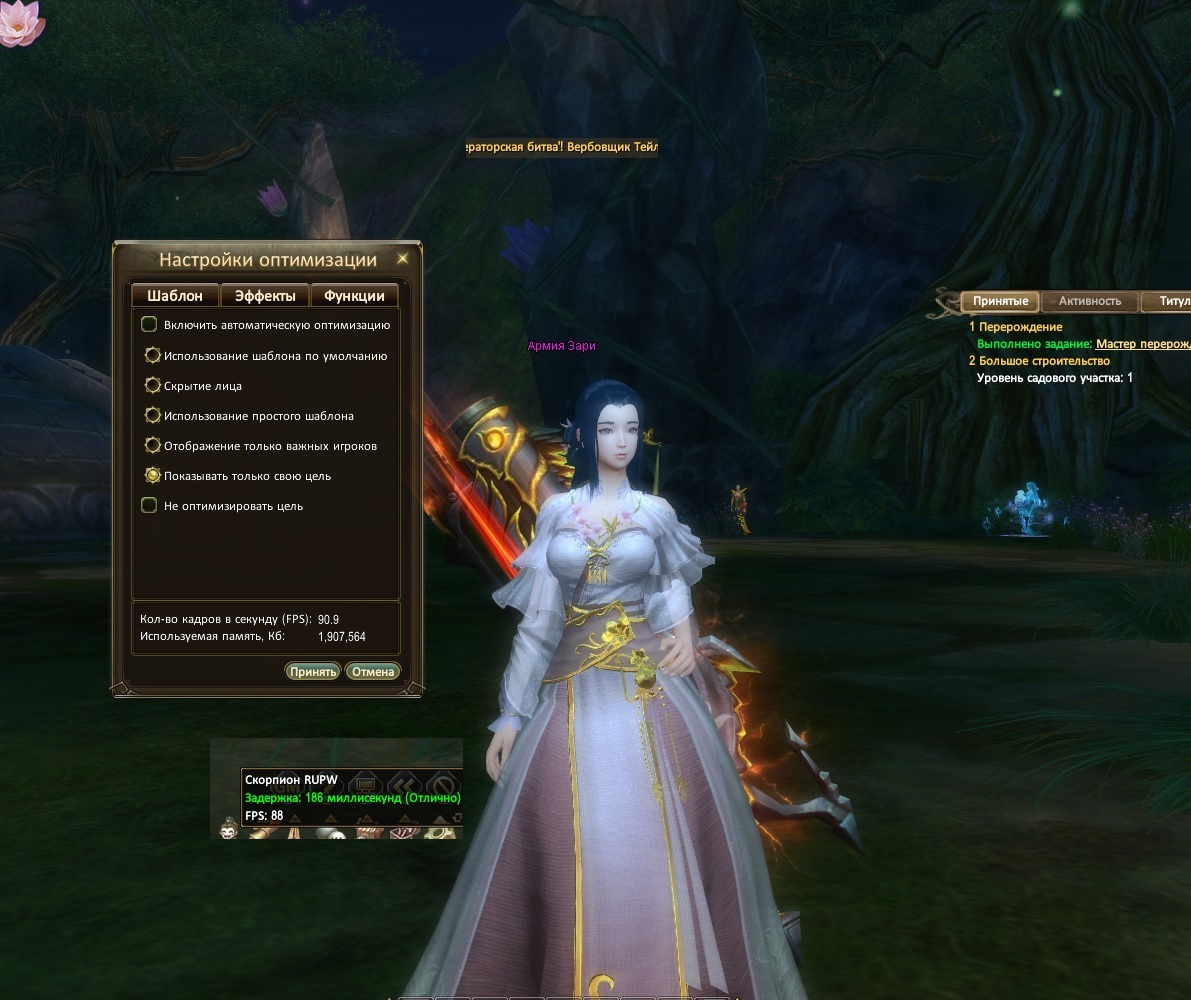Close the Настройки оптимизации window

pos(403,259)
